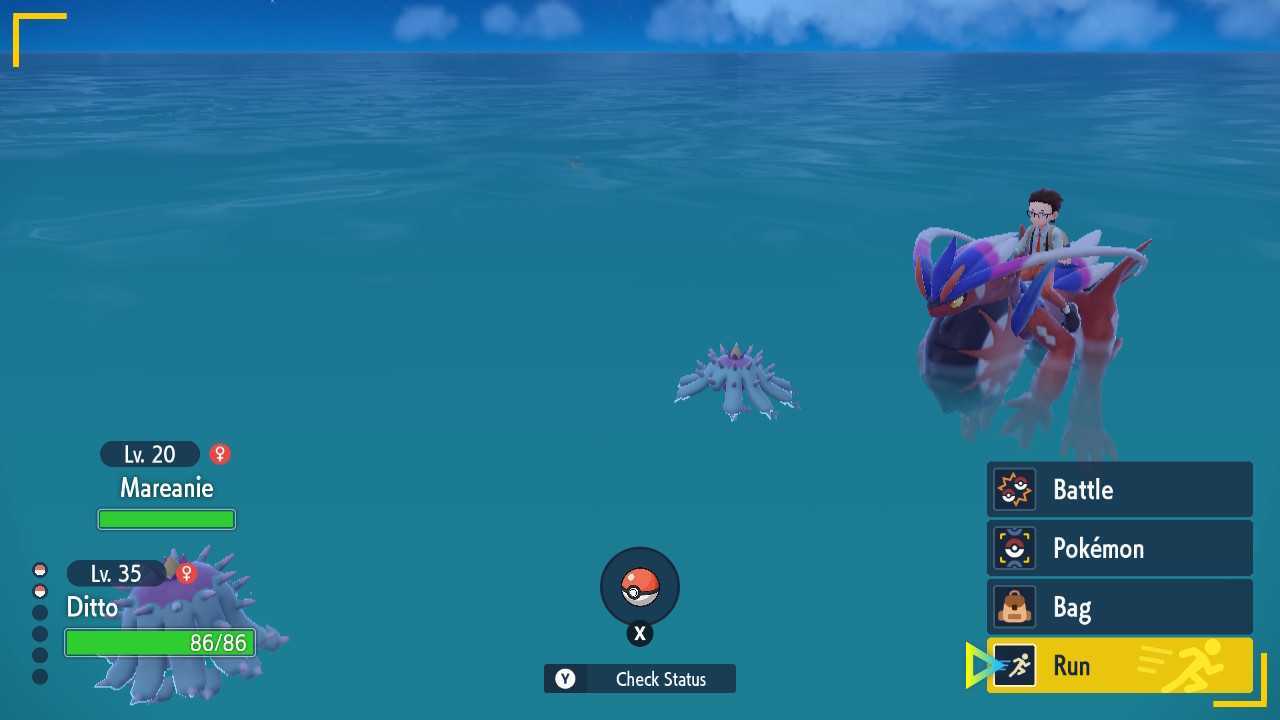
Task: Click Mareanie's female gender symbol
Action: (x=219, y=454)
